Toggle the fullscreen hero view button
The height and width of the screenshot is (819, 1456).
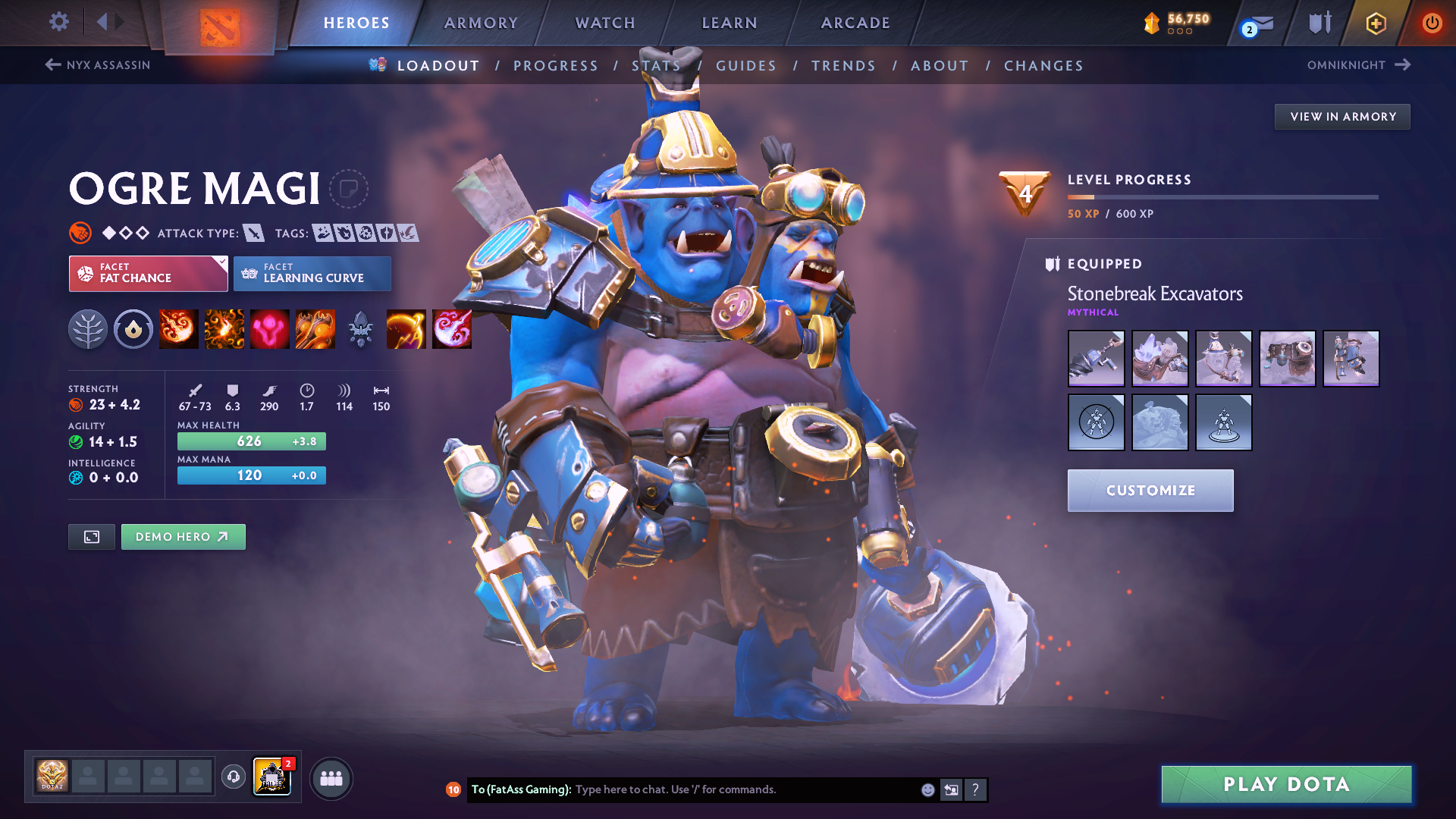click(x=92, y=537)
